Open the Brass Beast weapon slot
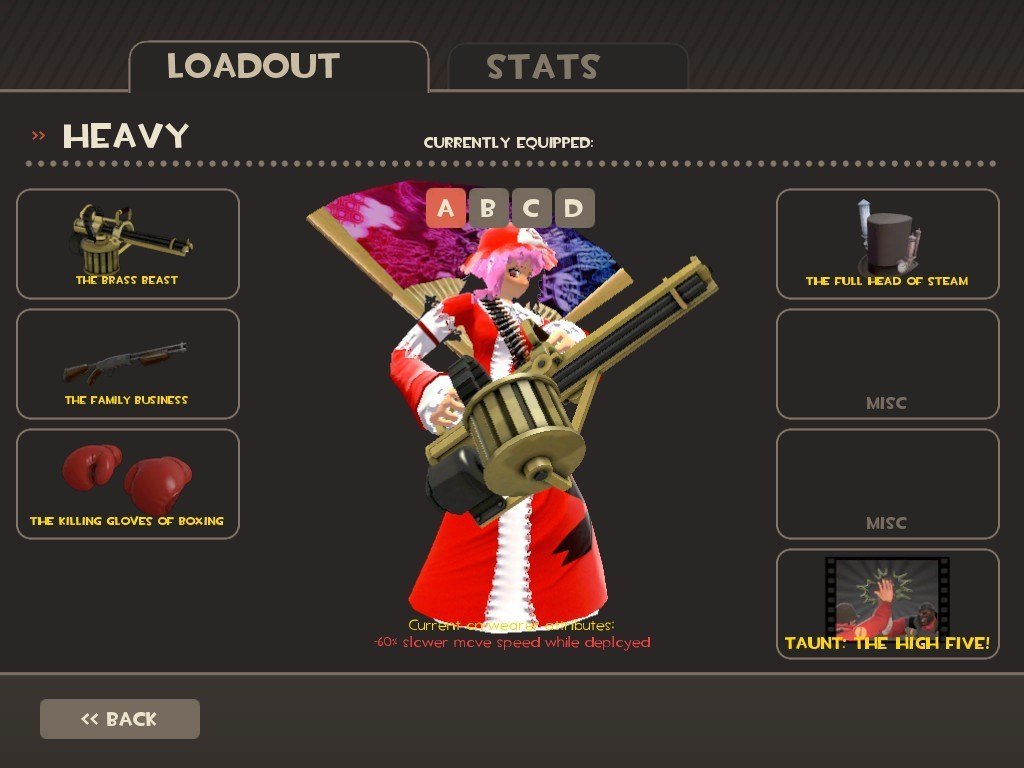The height and width of the screenshot is (768, 1024). tap(128, 244)
